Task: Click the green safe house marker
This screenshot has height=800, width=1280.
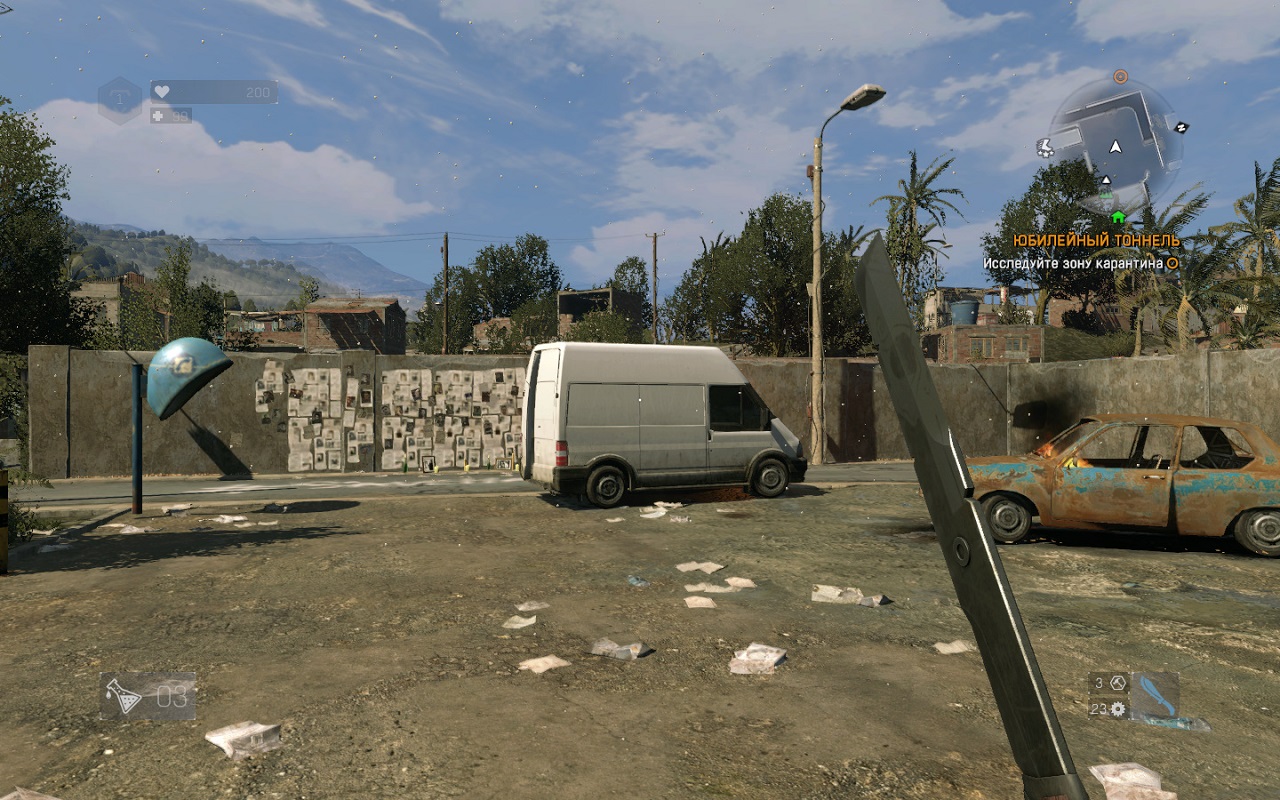Action: [x=1117, y=217]
